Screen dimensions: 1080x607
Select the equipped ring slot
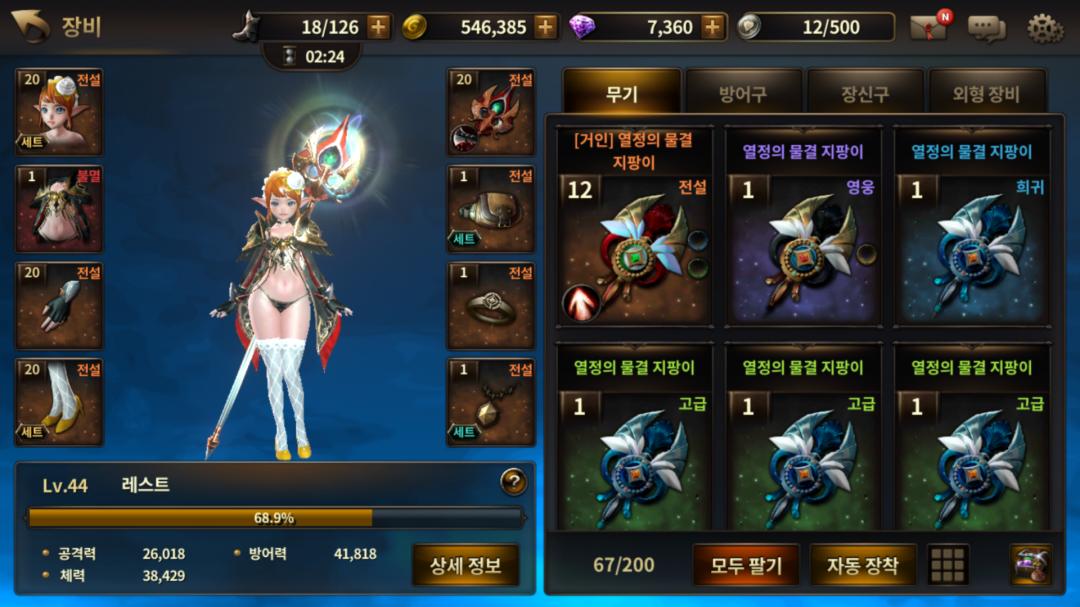[x=491, y=306]
